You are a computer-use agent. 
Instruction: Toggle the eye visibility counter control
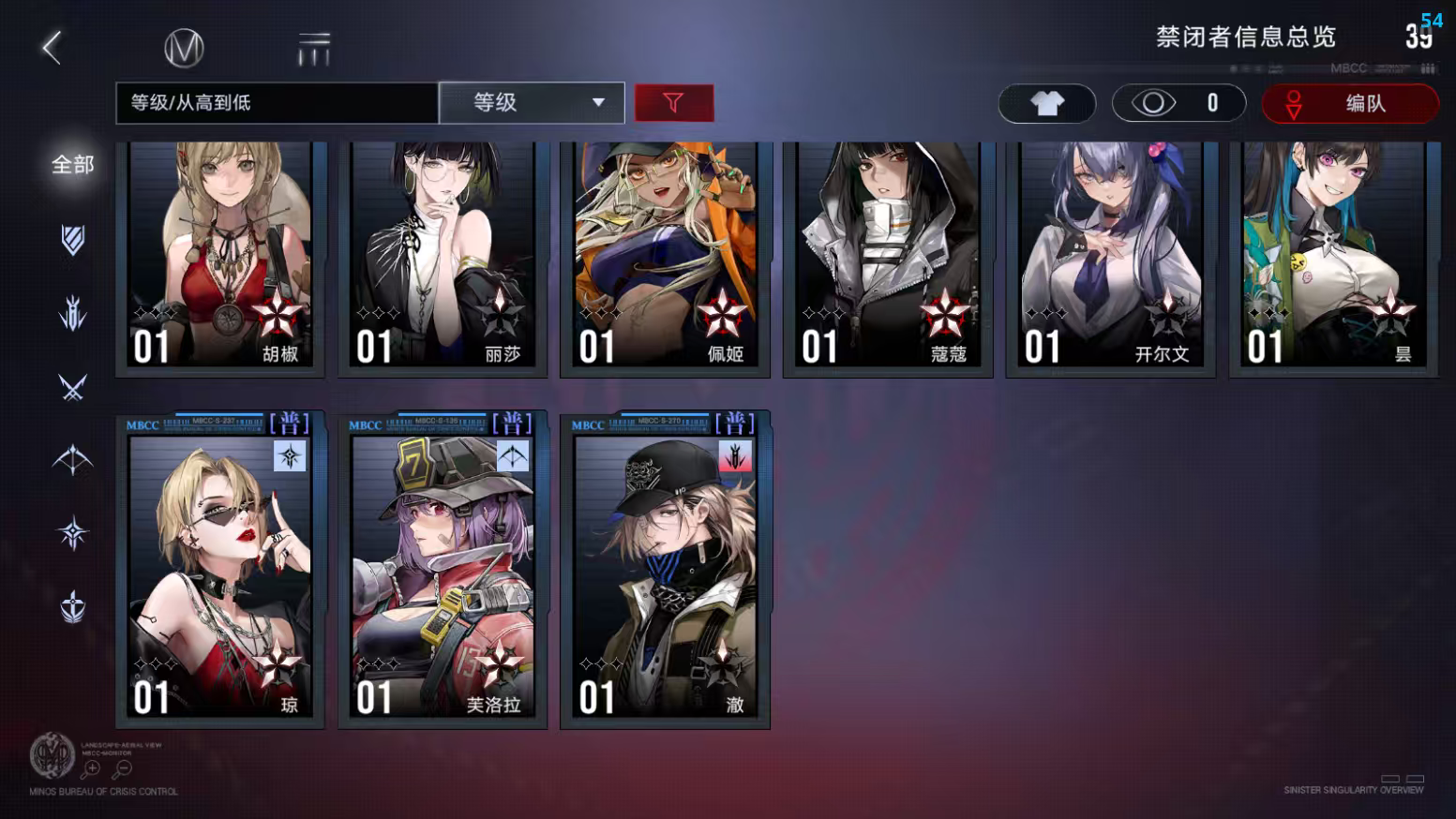point(1179,103)
